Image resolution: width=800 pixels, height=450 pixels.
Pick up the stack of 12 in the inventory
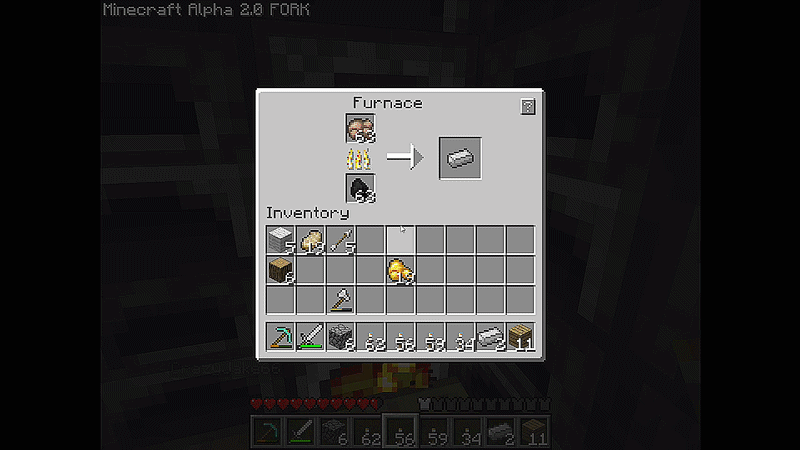pyautogui.click(x=311, y=240)
